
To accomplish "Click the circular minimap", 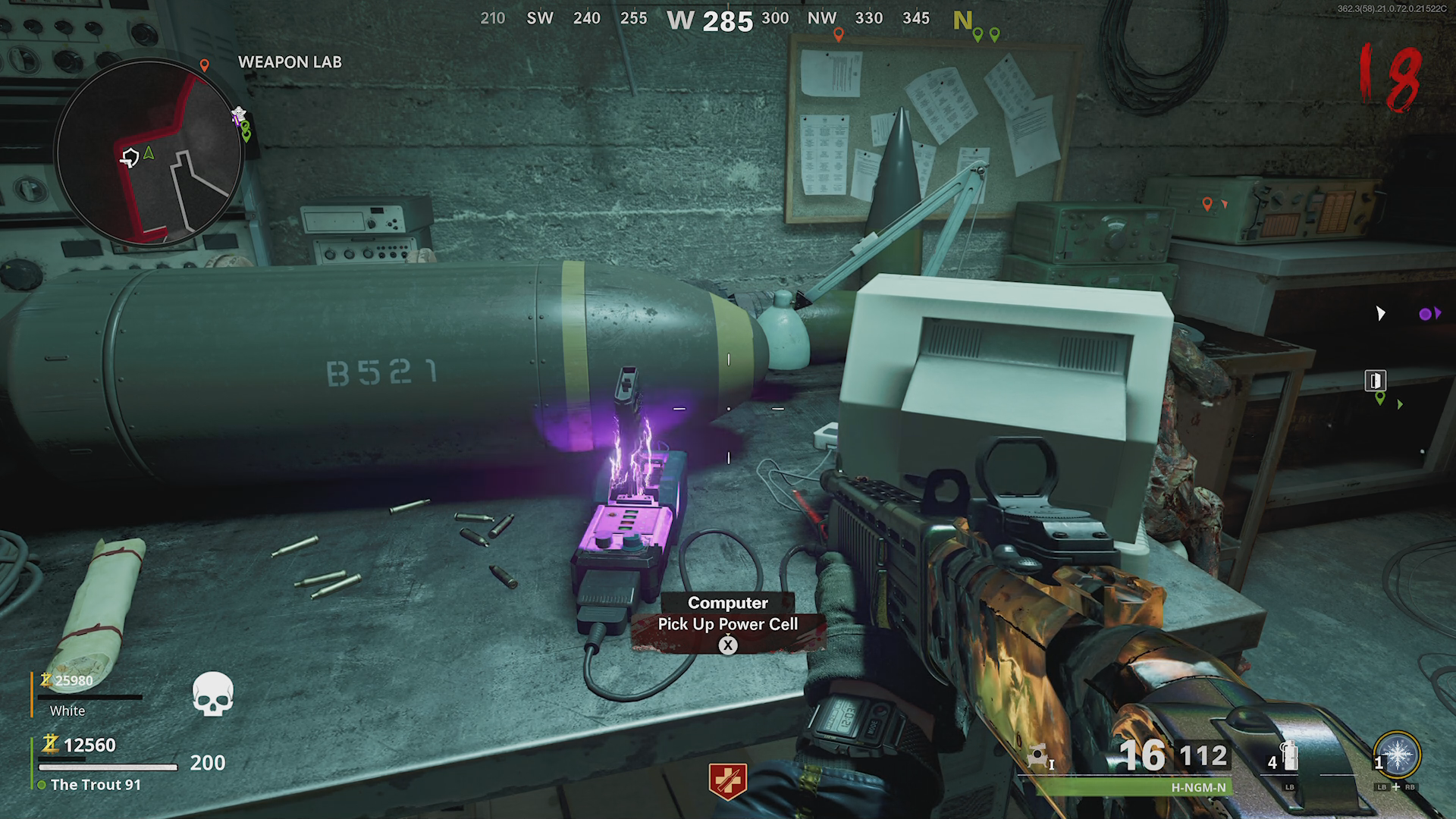I will click(149, 152).
